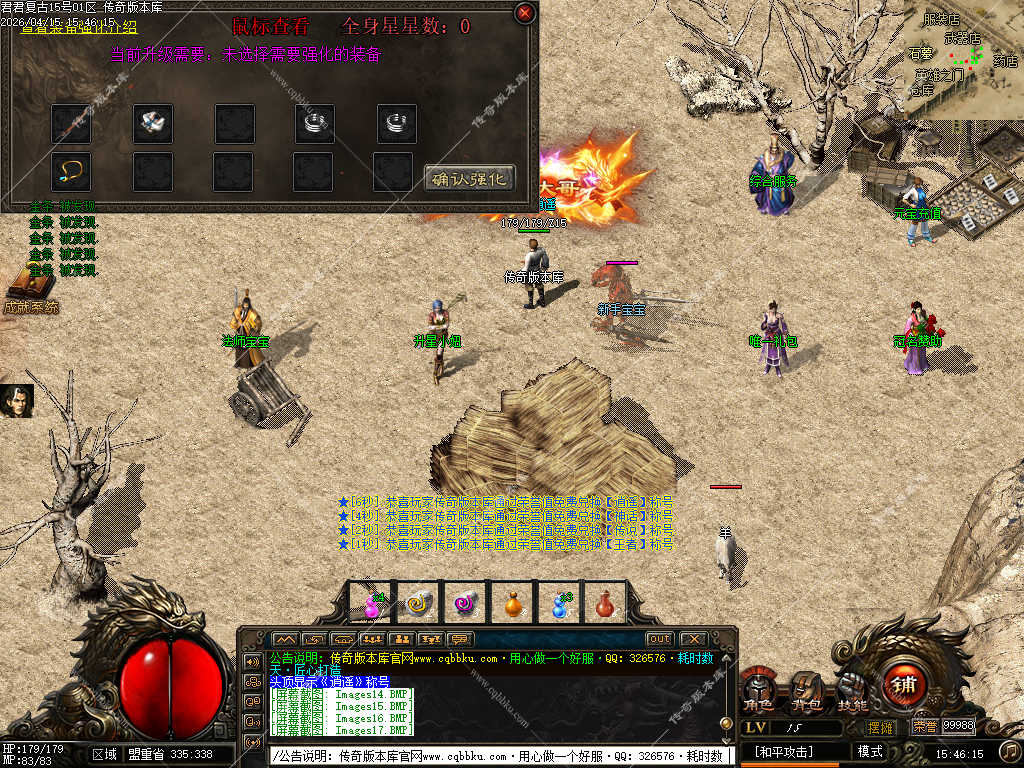Viewport: 1024px width, 768px height.
Task: Click the chat message input field
Action: [500, 756]
